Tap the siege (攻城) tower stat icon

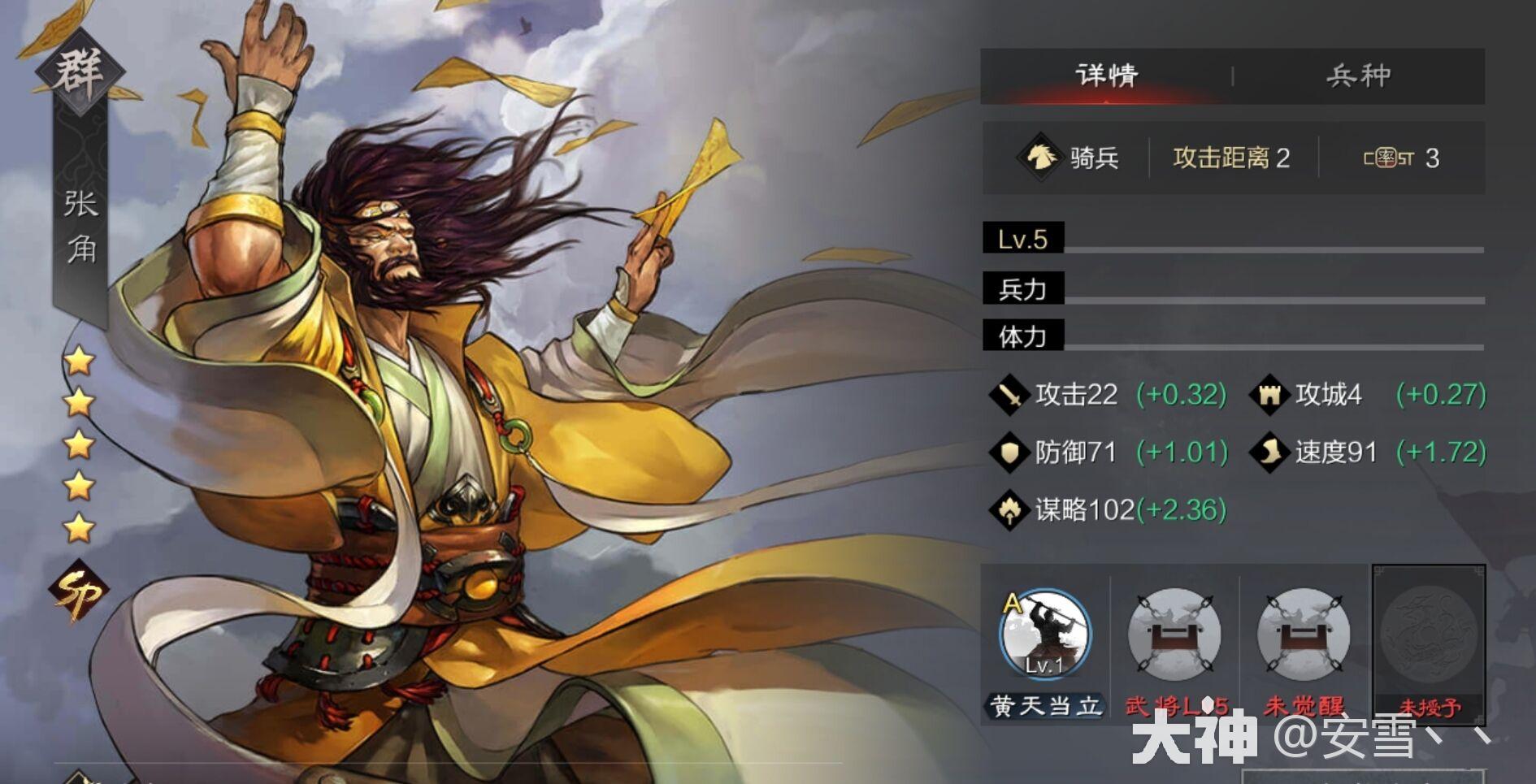point(1268,396)
